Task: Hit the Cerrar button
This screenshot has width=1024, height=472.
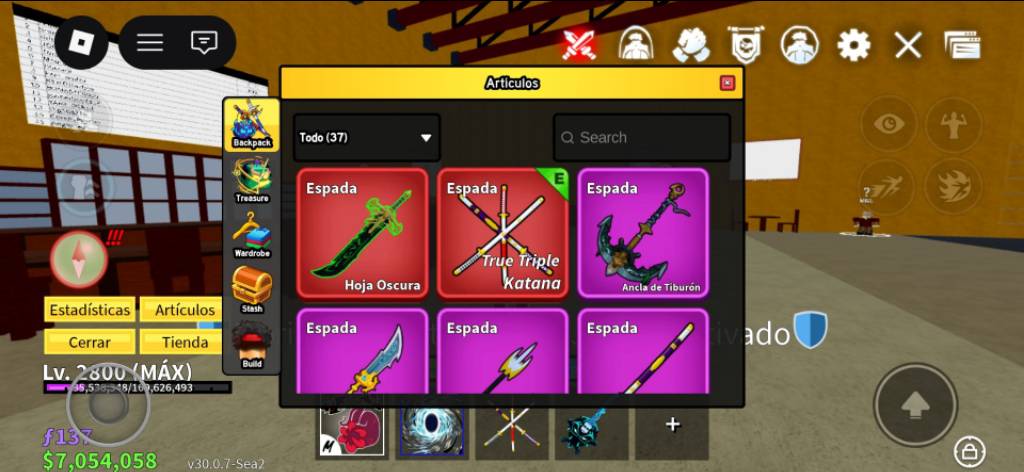Action: click(x=88, y=342)
